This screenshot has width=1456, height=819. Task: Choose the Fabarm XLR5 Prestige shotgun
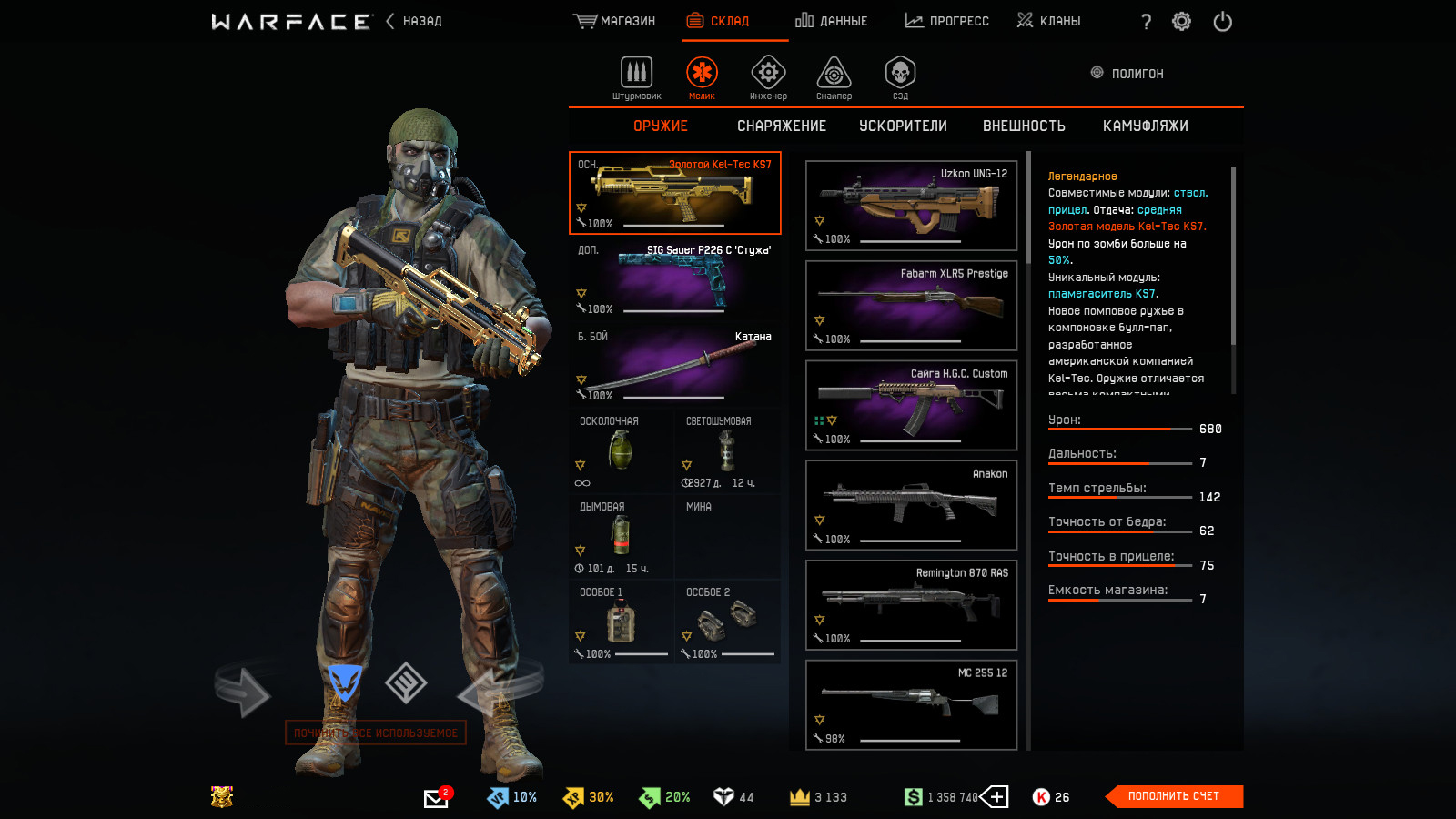pos(911,306)
